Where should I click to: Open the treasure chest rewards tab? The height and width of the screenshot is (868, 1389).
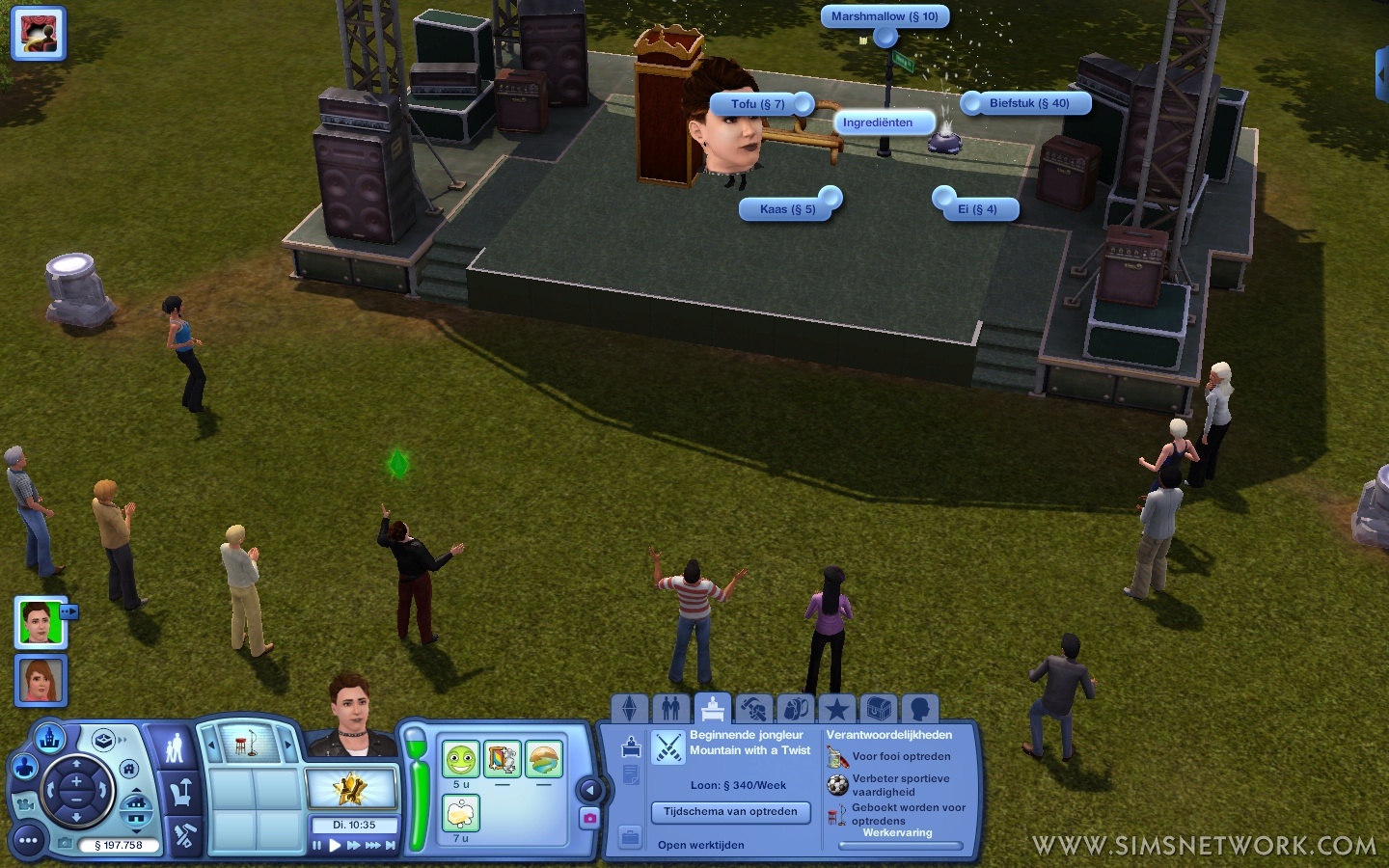(x=878, y=709)
